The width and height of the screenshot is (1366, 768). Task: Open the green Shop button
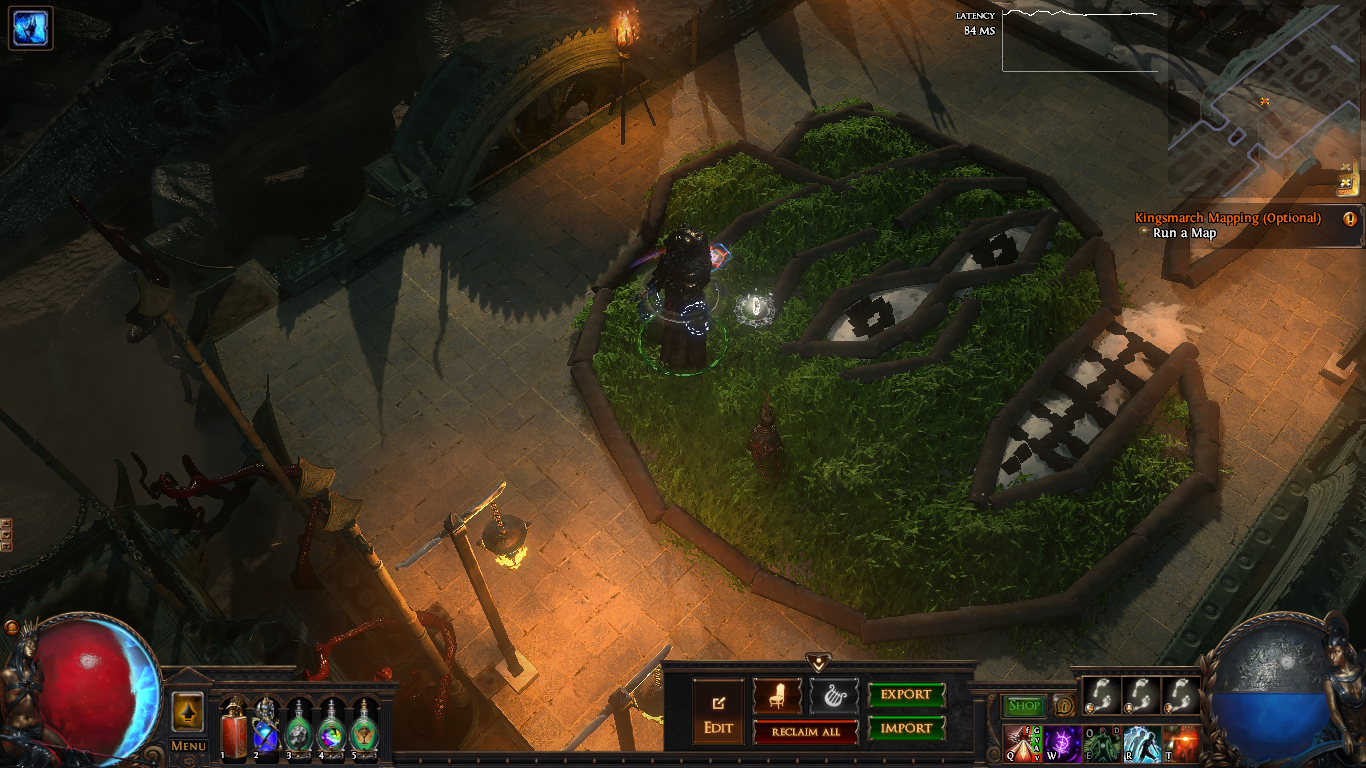click(x=1024, y=706)
